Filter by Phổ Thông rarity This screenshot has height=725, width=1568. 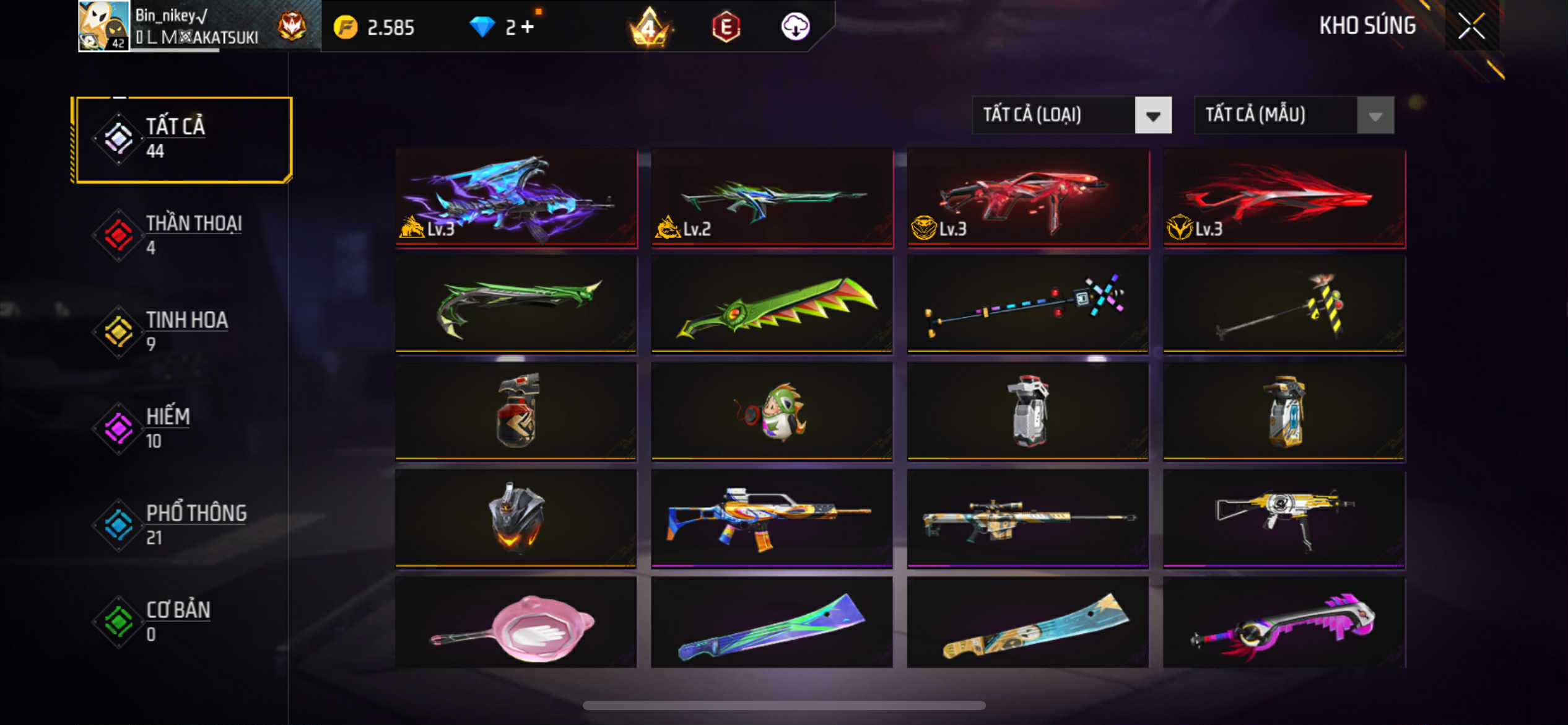click(x=181, y=525)
